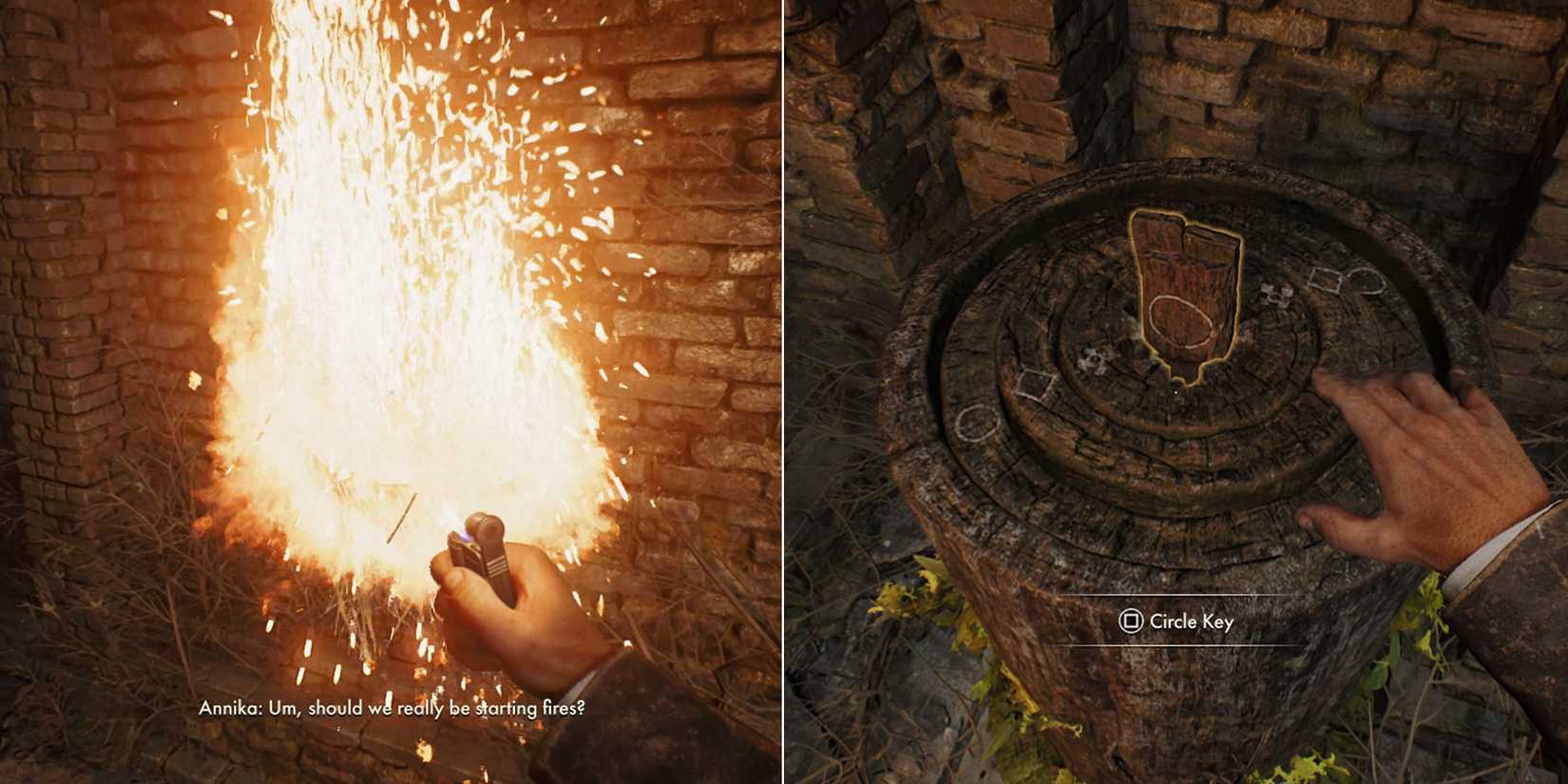The height and width of the screenshot is (784, 1568).
Task: Click the small cross marking near the left symbols
Action: [1091, 359]
